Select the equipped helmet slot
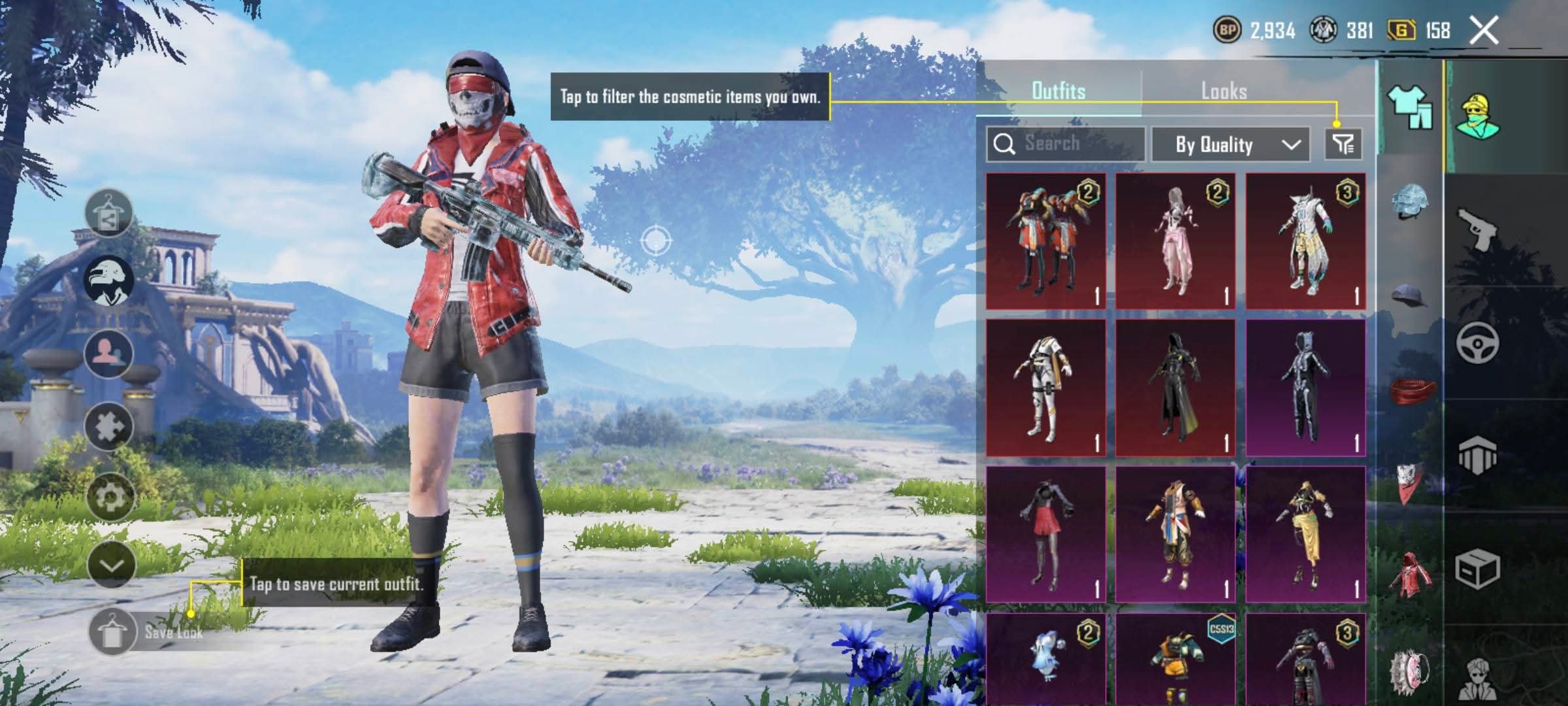 tap(1410, 201)
